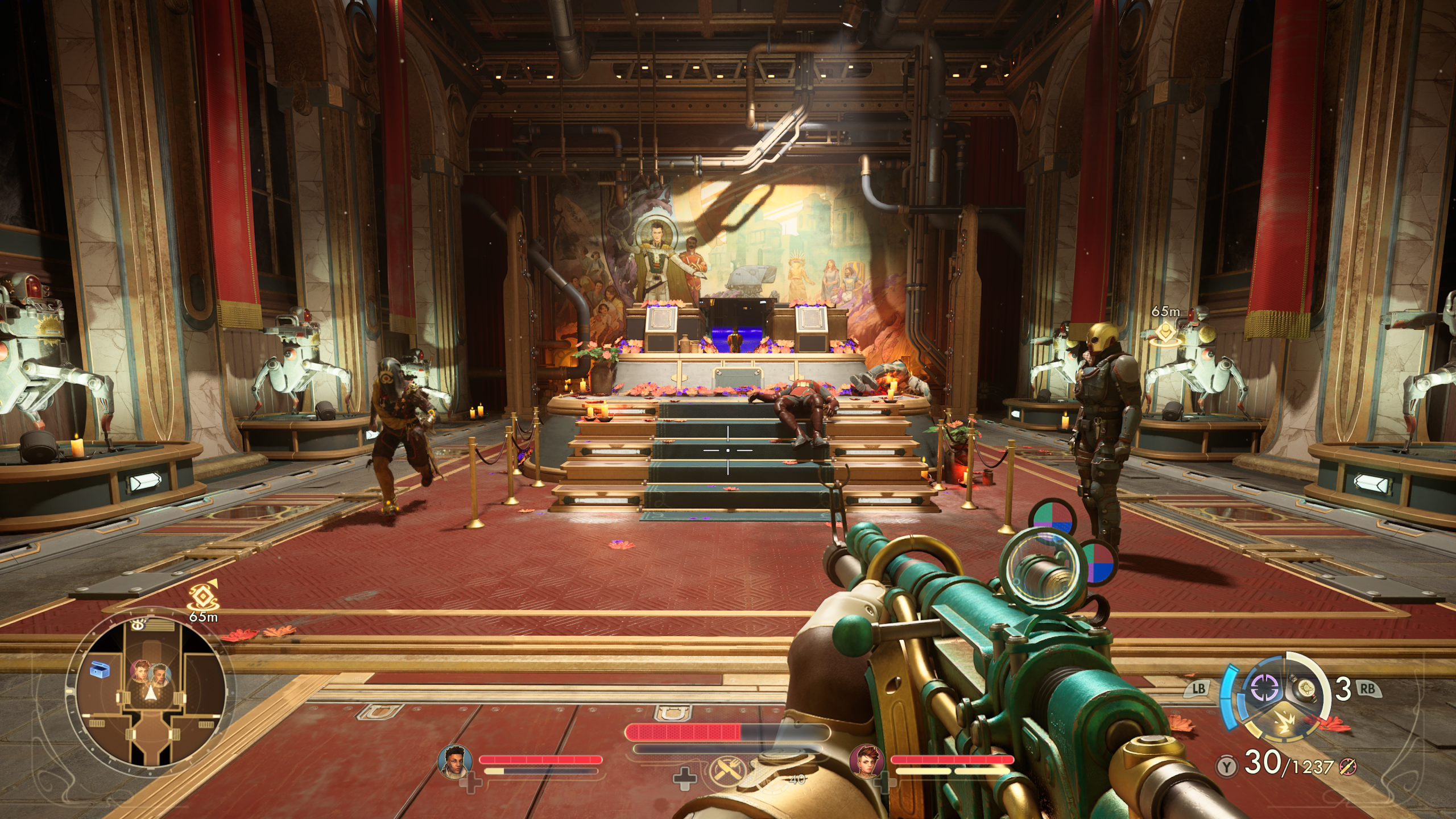Select the dark-haired companion portrait by the health bar
Viewport: 1456px width, 819px height.
454,760
